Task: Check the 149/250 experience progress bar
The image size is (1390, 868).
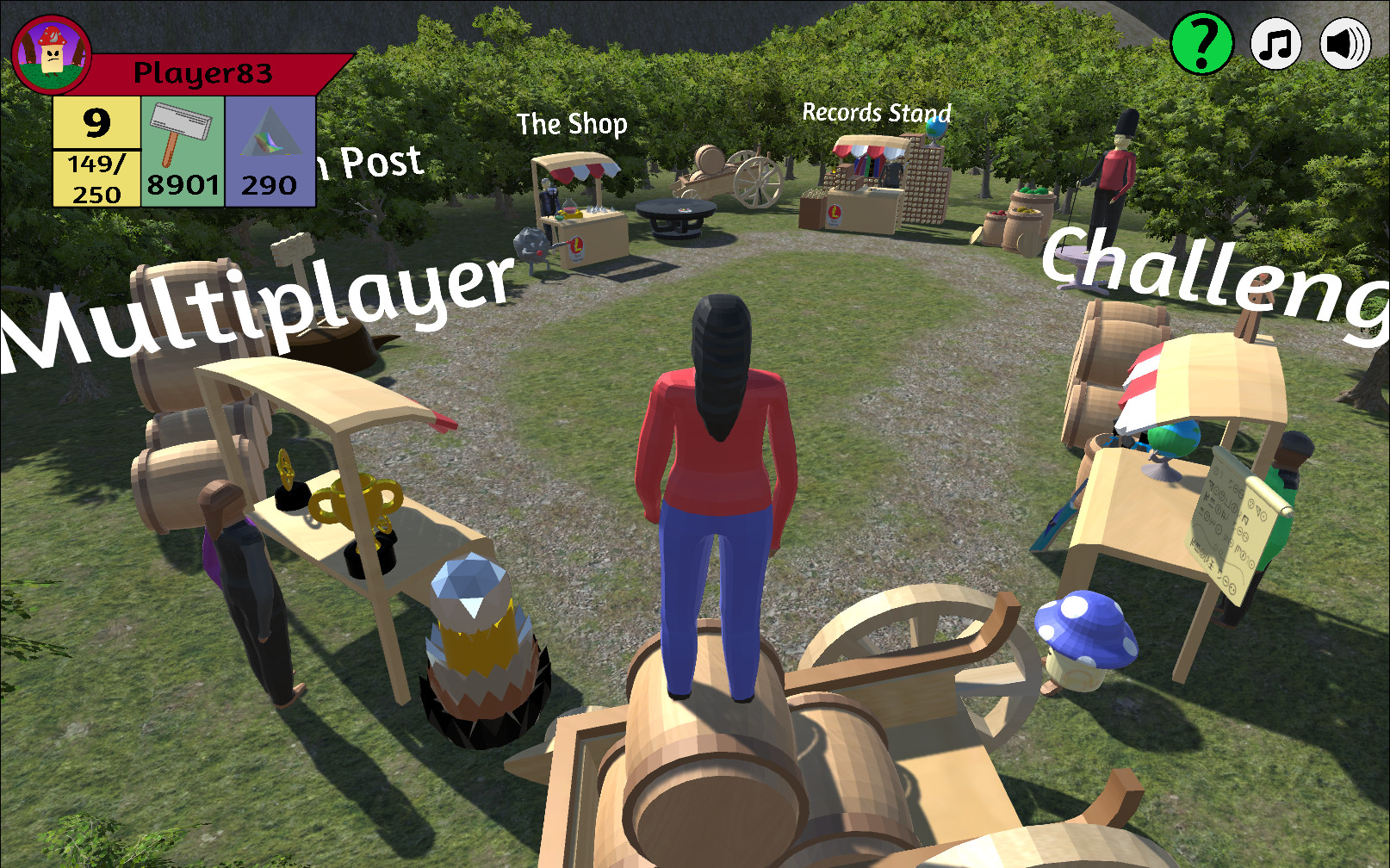Action: (x=95, y=179)
